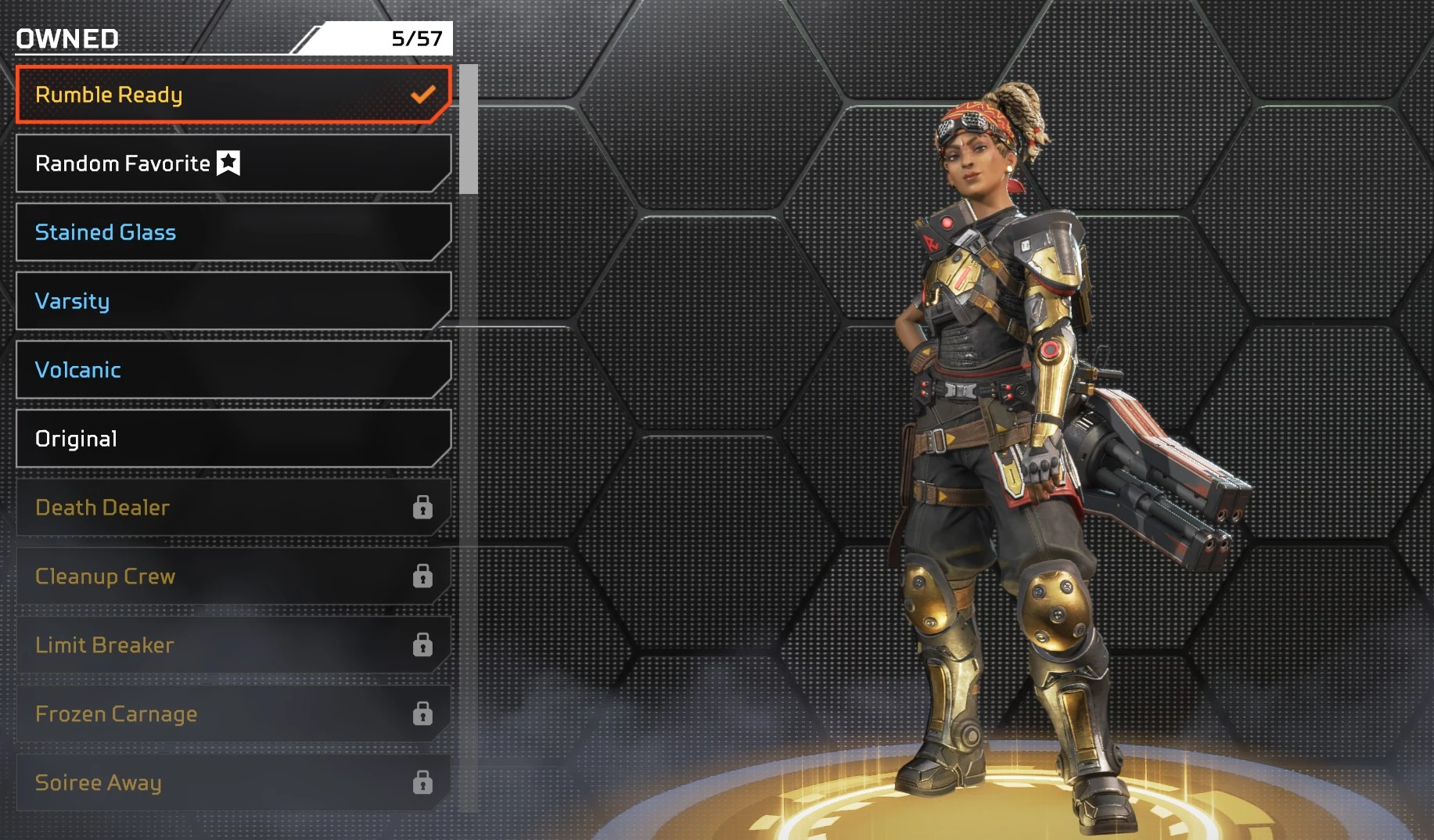
Task: View the locked Limit Breaker skin
Action: pyautogui.click(x=233, y=645)
